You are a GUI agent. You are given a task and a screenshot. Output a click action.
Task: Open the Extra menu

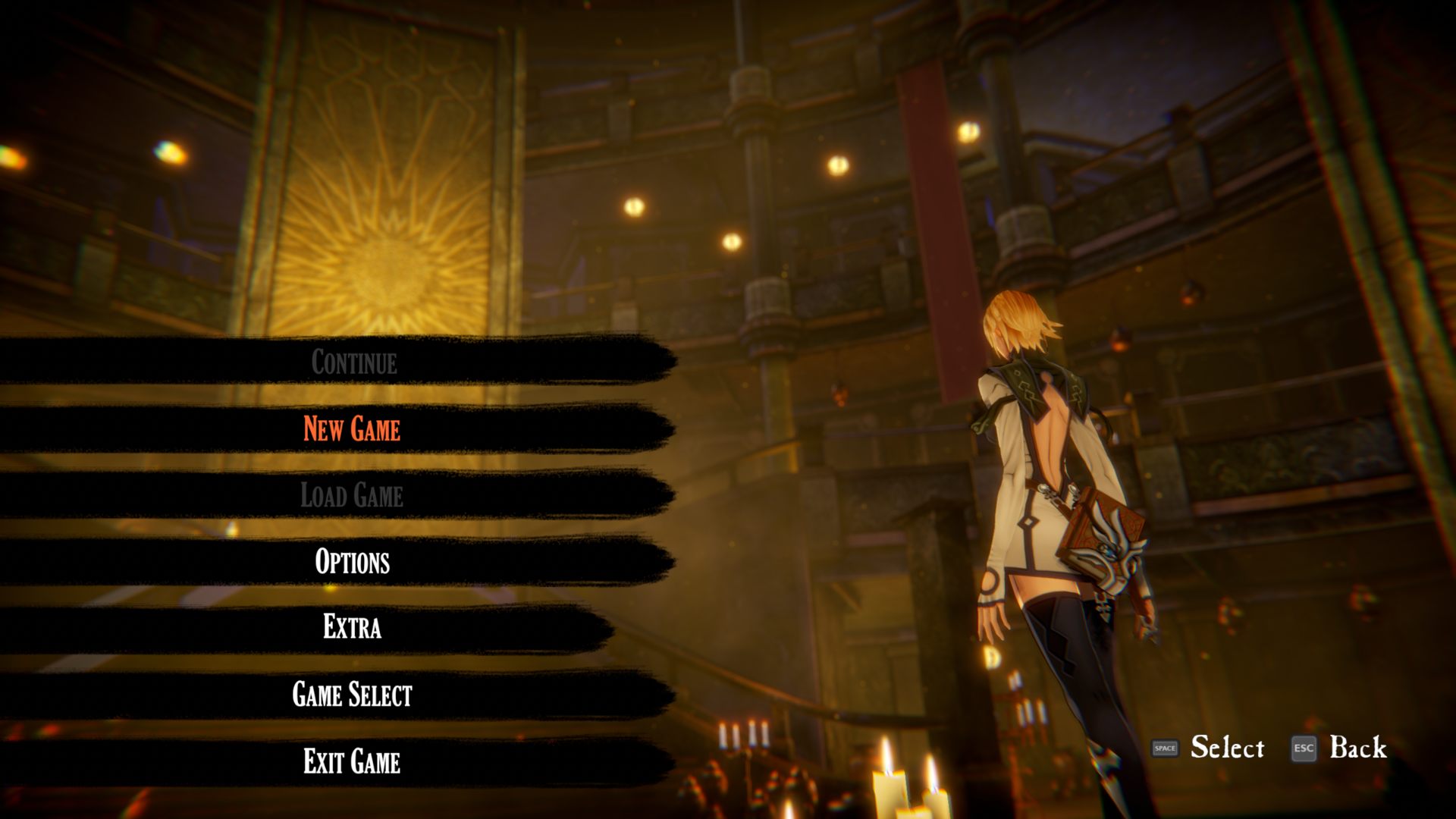(x=352, y=628)
